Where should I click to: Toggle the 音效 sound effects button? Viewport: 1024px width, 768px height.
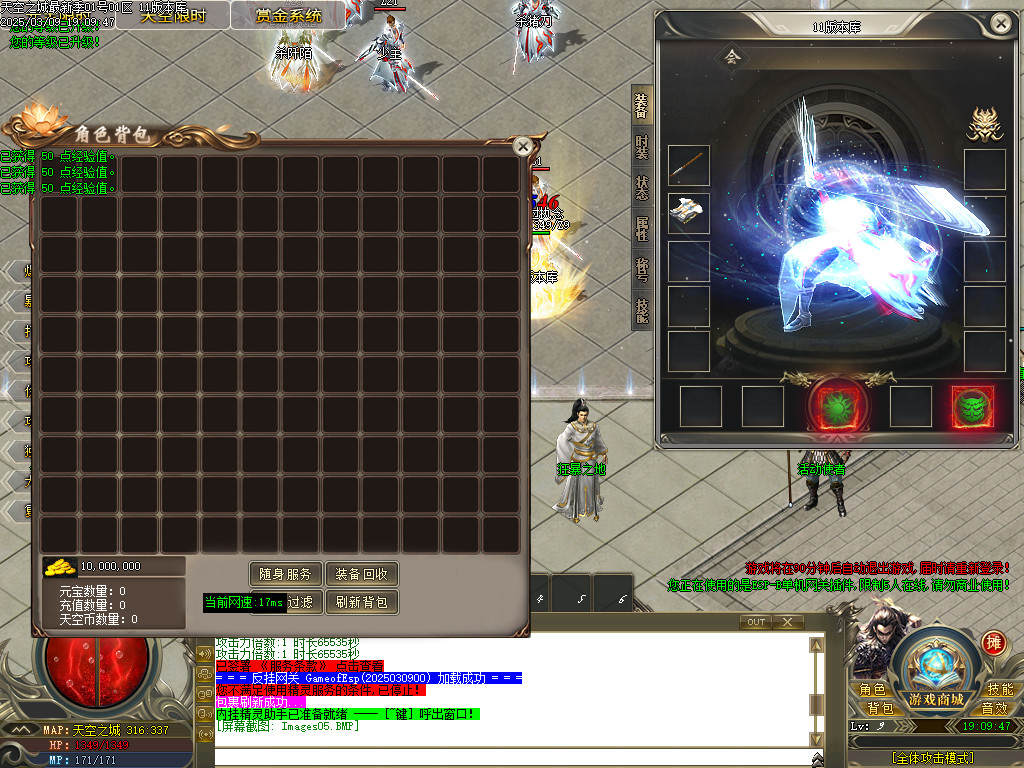pyautogui.click(x=1000, y=708)
